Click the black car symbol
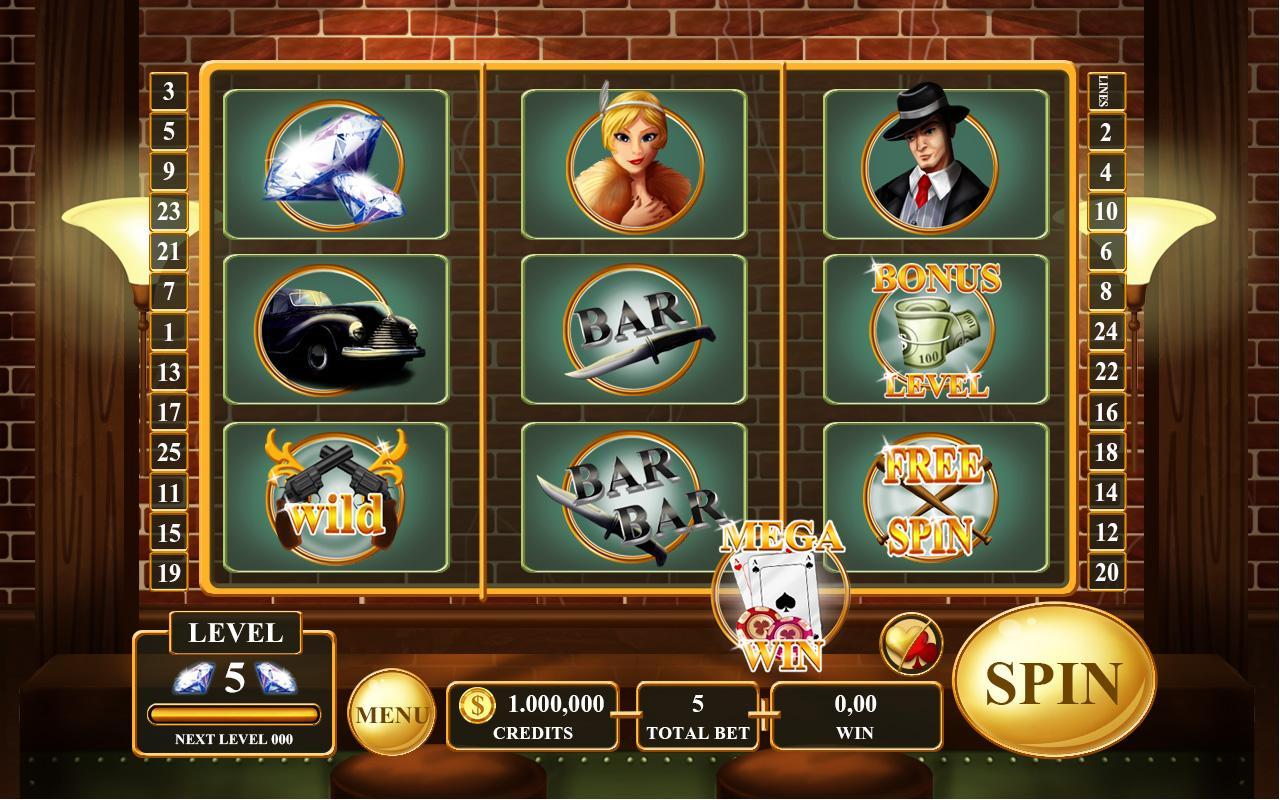This screenshot has height=800, width=1280. (336, 330)
